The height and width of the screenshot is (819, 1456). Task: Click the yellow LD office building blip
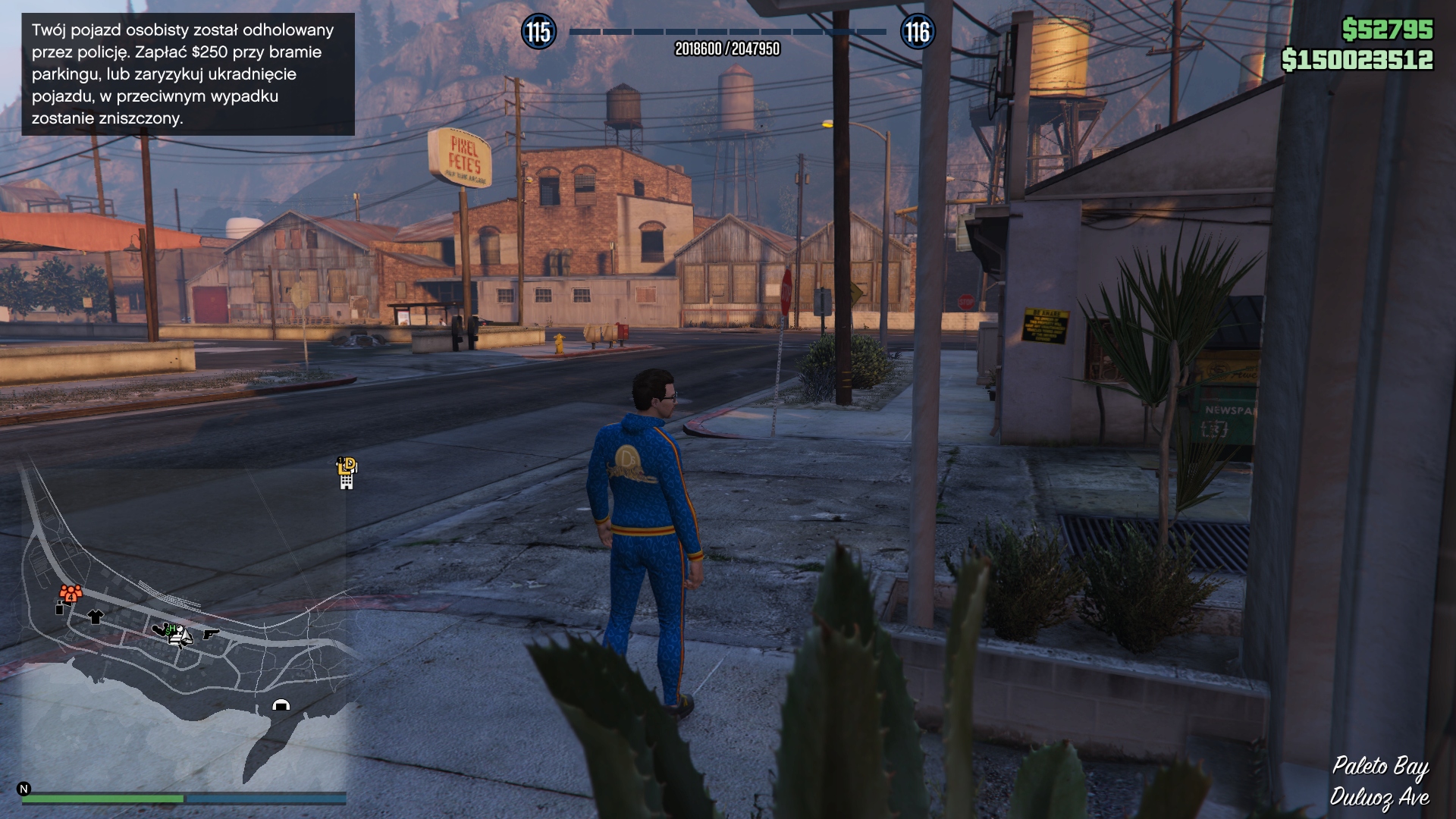[347, 473]
